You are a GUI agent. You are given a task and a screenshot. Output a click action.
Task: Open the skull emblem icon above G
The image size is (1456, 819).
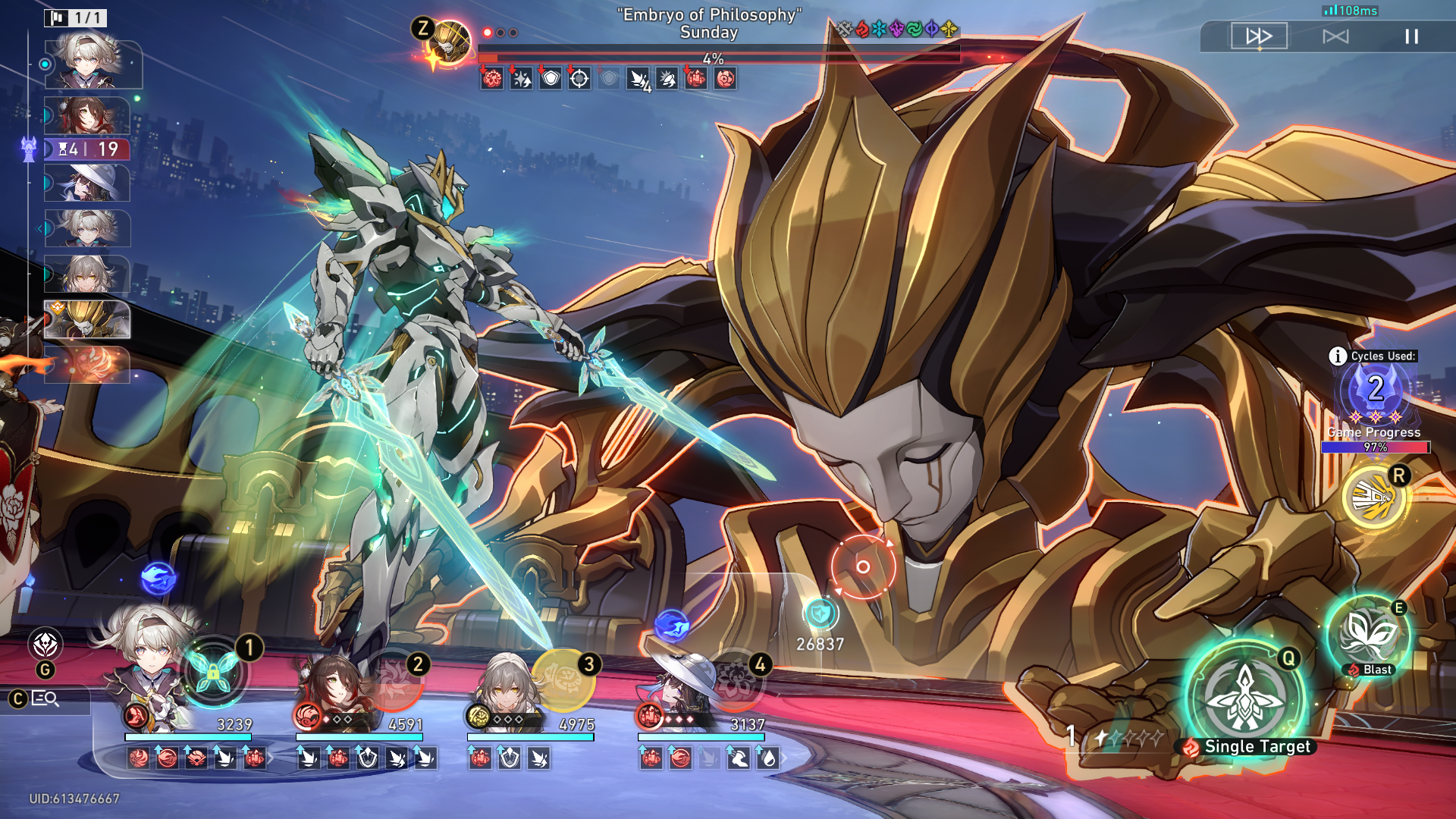[45, 645]
